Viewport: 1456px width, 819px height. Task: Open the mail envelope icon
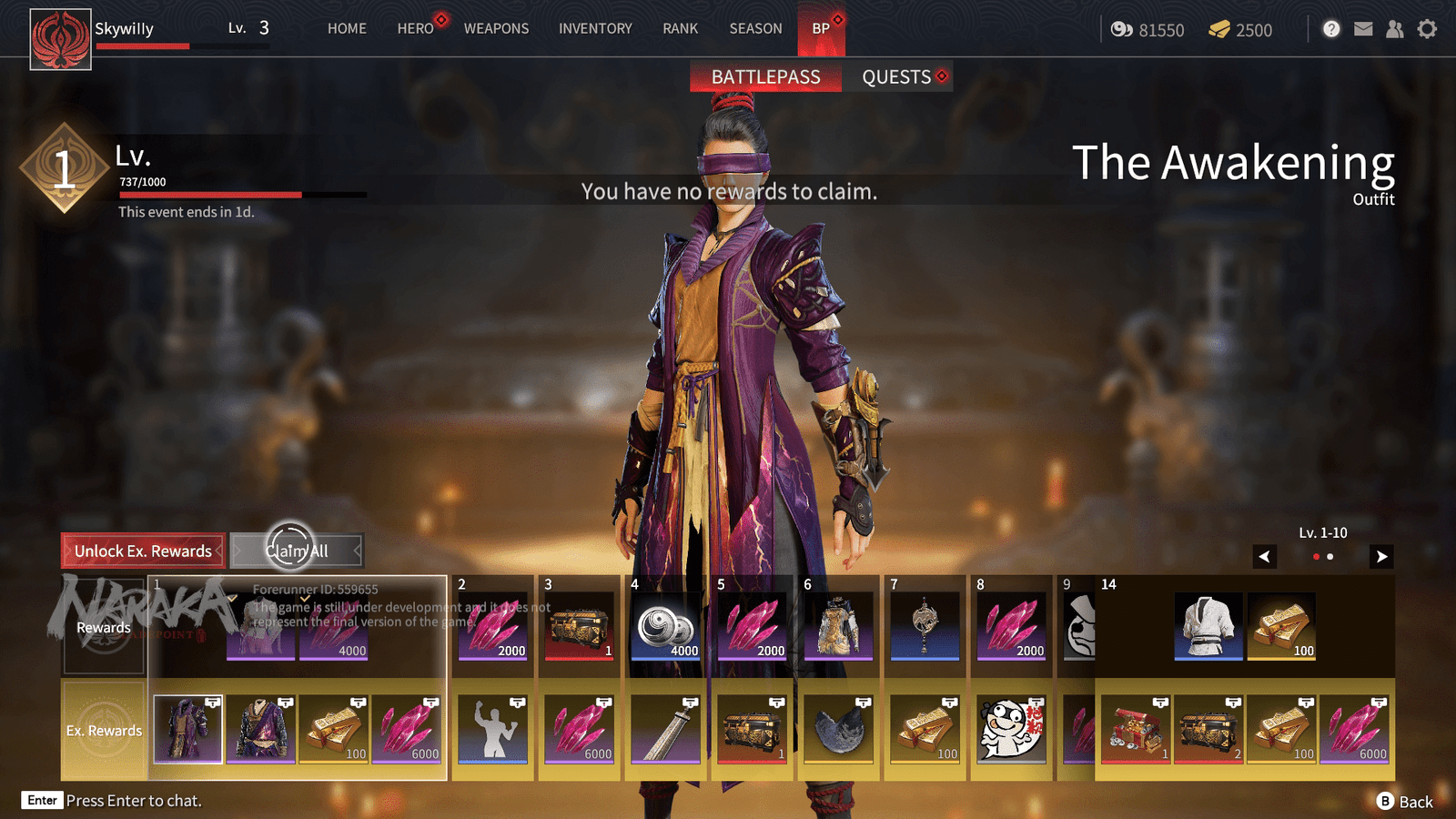point(1363,29)
